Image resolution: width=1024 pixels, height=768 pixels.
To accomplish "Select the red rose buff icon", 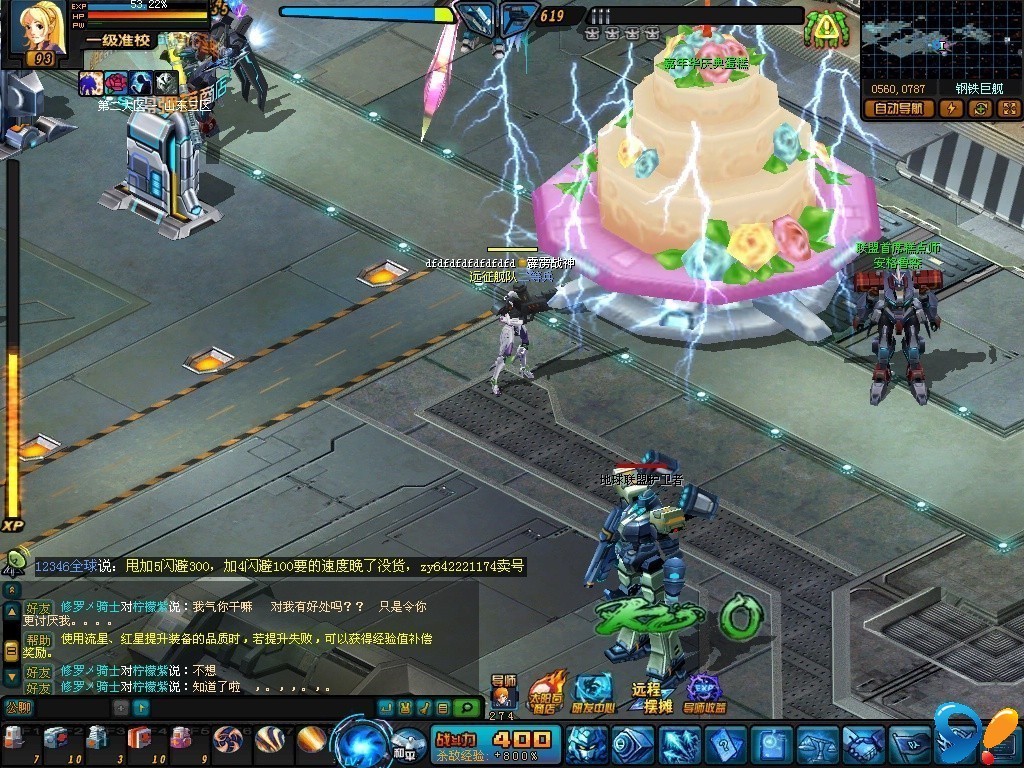I will click(x=117, y=84).
